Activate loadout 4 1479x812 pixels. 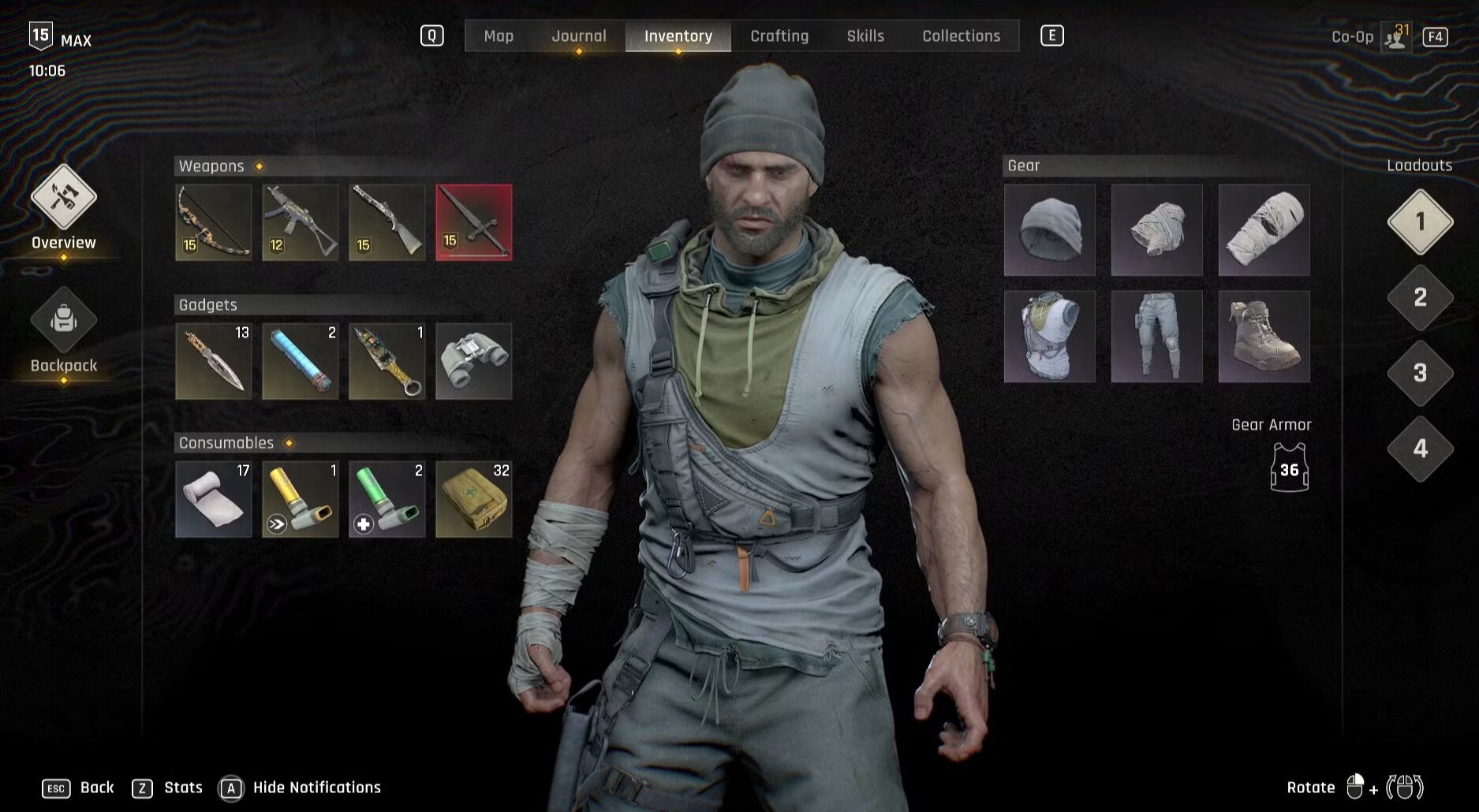tap(1420, 449)
